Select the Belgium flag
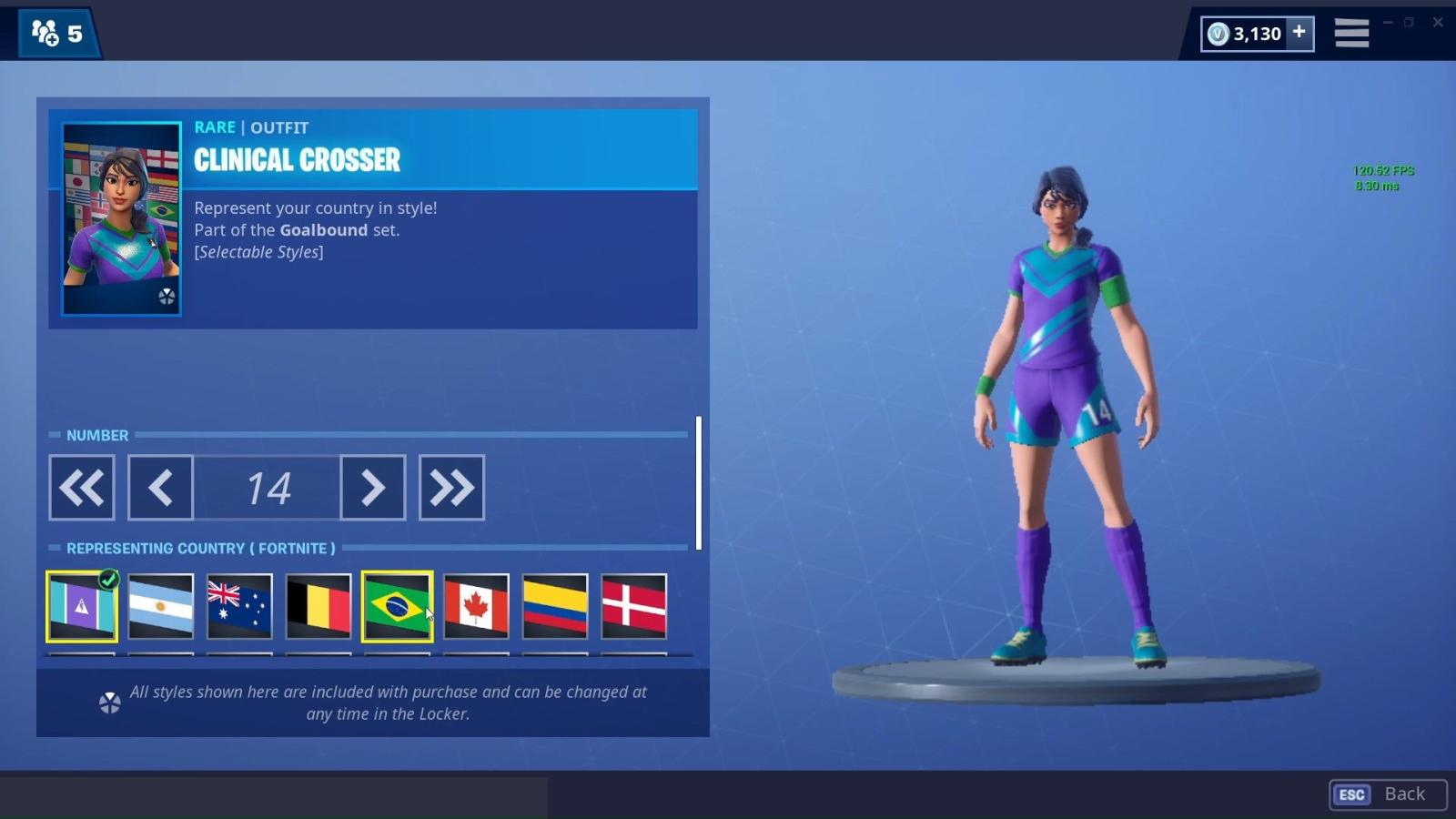This screenshot has width=1456, height=819. [x=318, y=606]
